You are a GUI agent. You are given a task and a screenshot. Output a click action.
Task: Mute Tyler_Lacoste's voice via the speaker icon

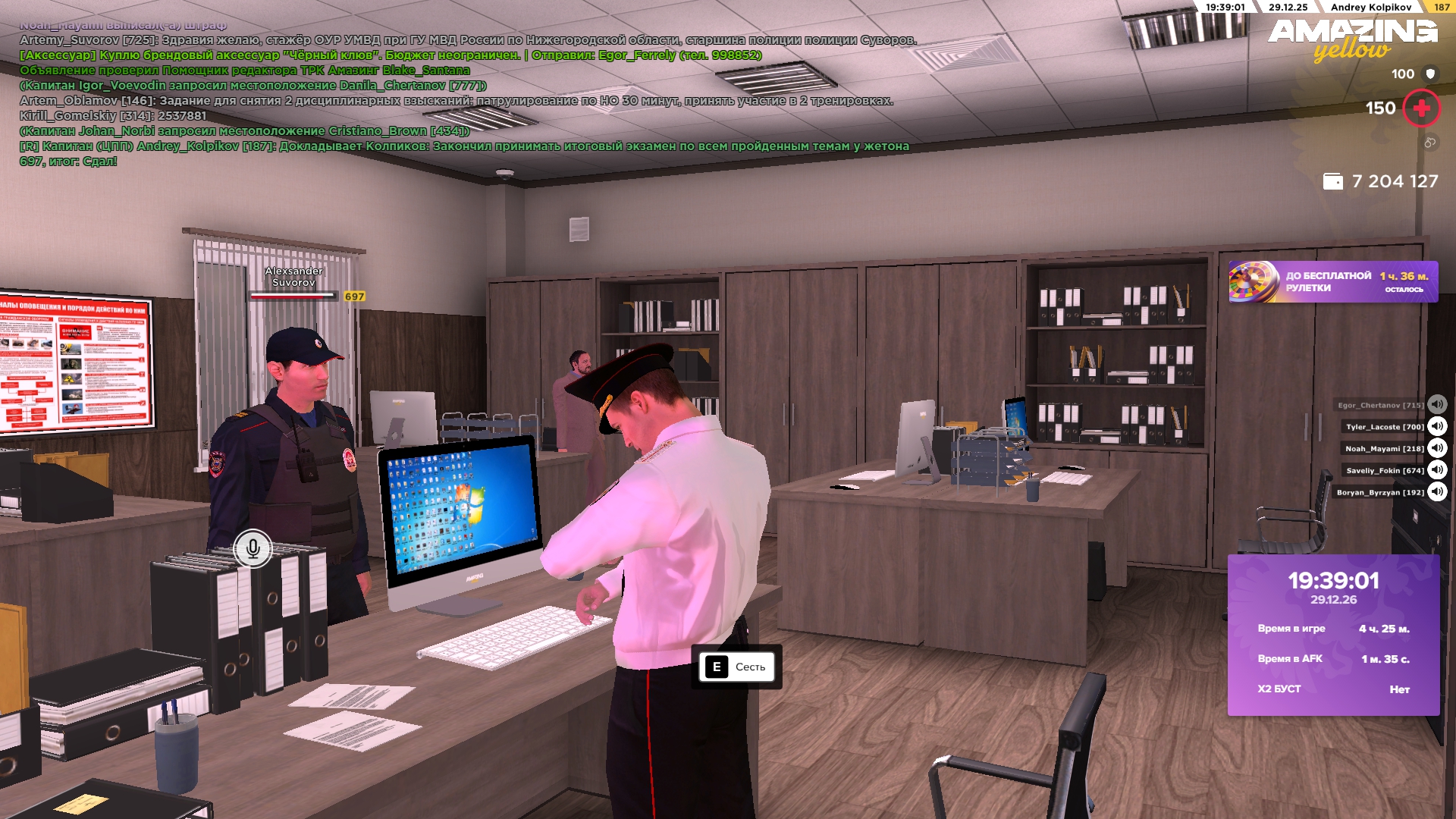coord(1437,426)
